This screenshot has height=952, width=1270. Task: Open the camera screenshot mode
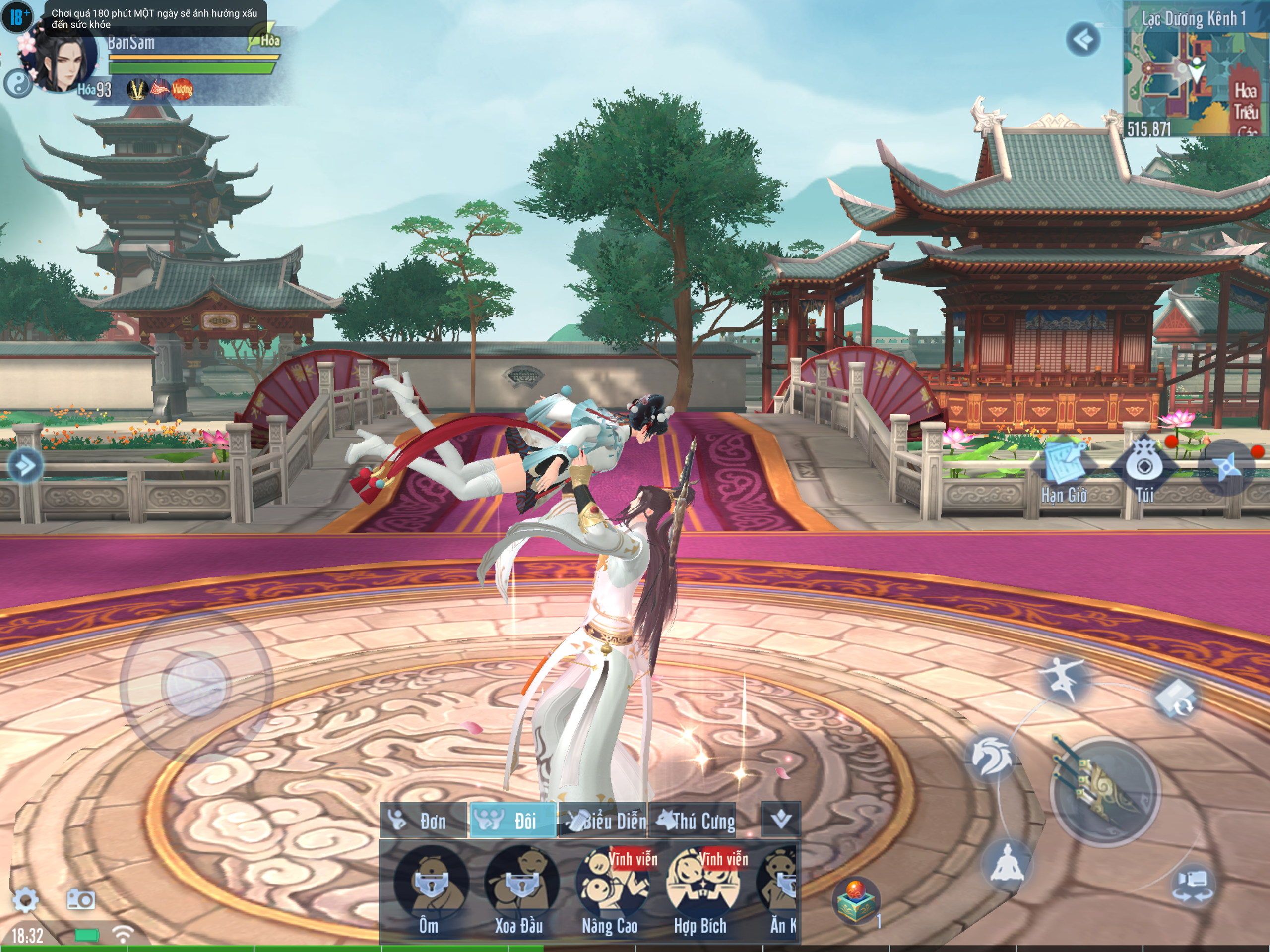click(80, 899)
